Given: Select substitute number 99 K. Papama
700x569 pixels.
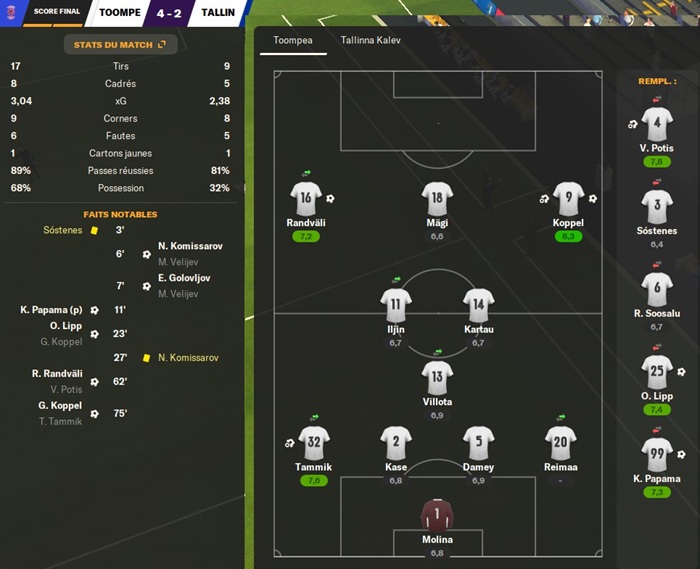Looking at the screenshot, I should click(x=657, y=456).
